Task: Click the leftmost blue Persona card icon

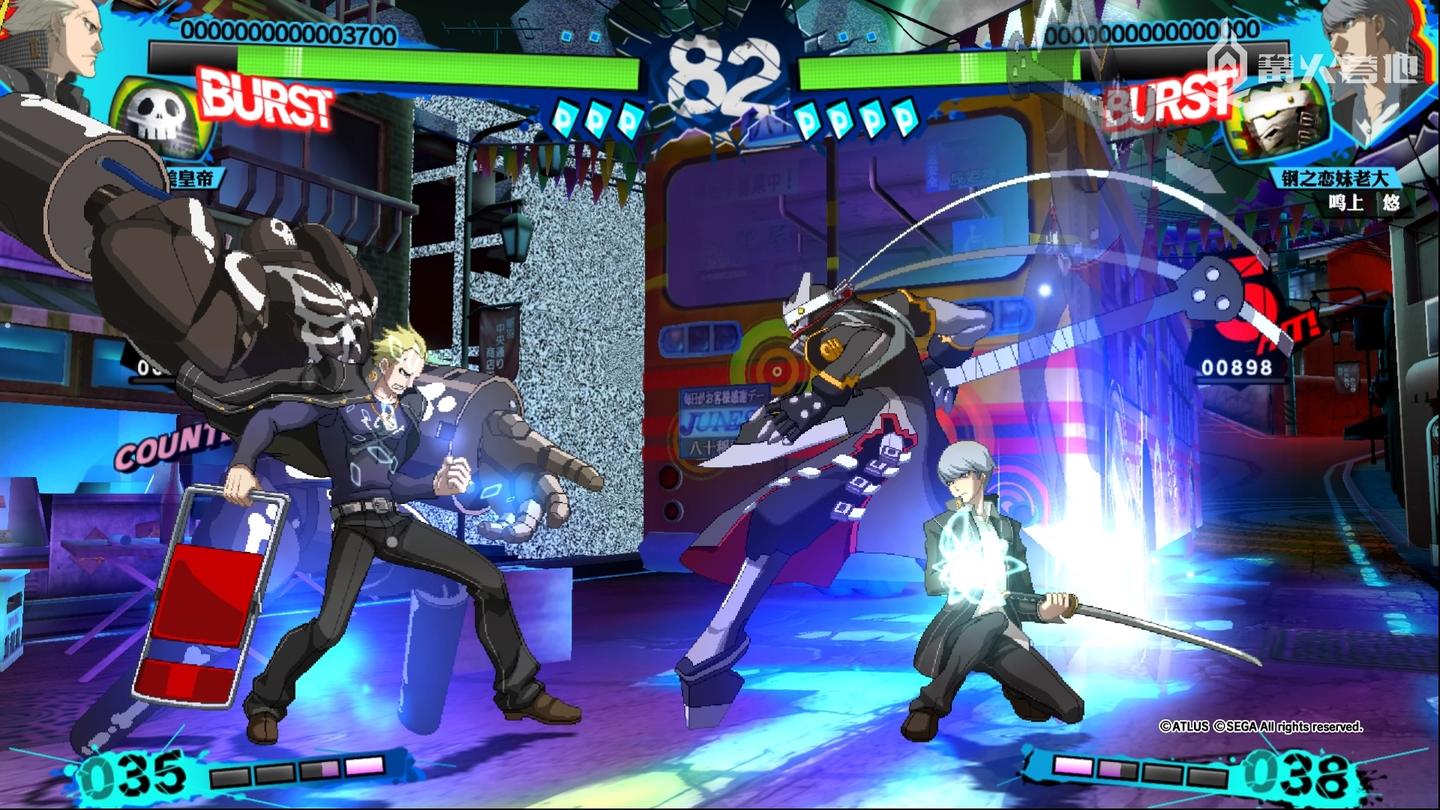Action: [x=565, y=117]
